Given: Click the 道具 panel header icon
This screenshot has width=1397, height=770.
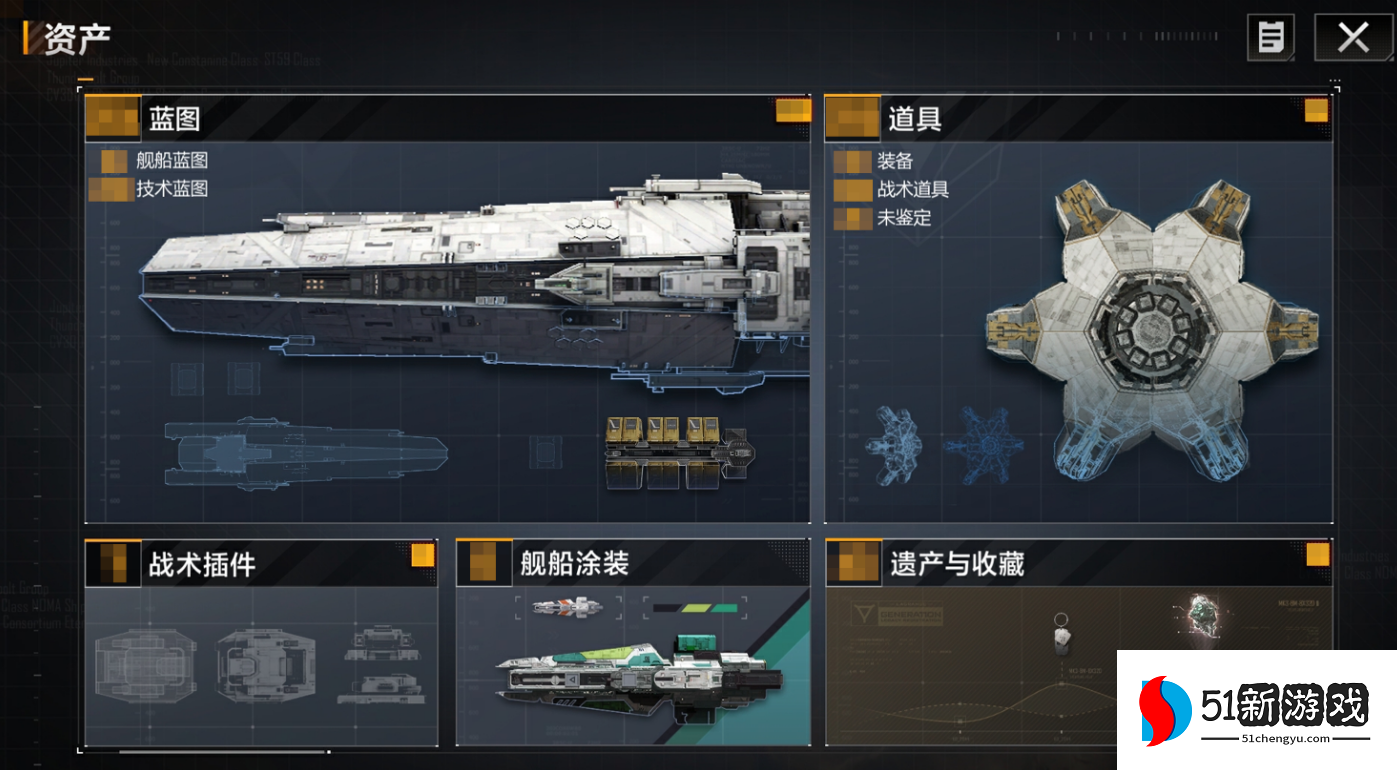Looking at the screenshot, I should click(x=851, y=117).
